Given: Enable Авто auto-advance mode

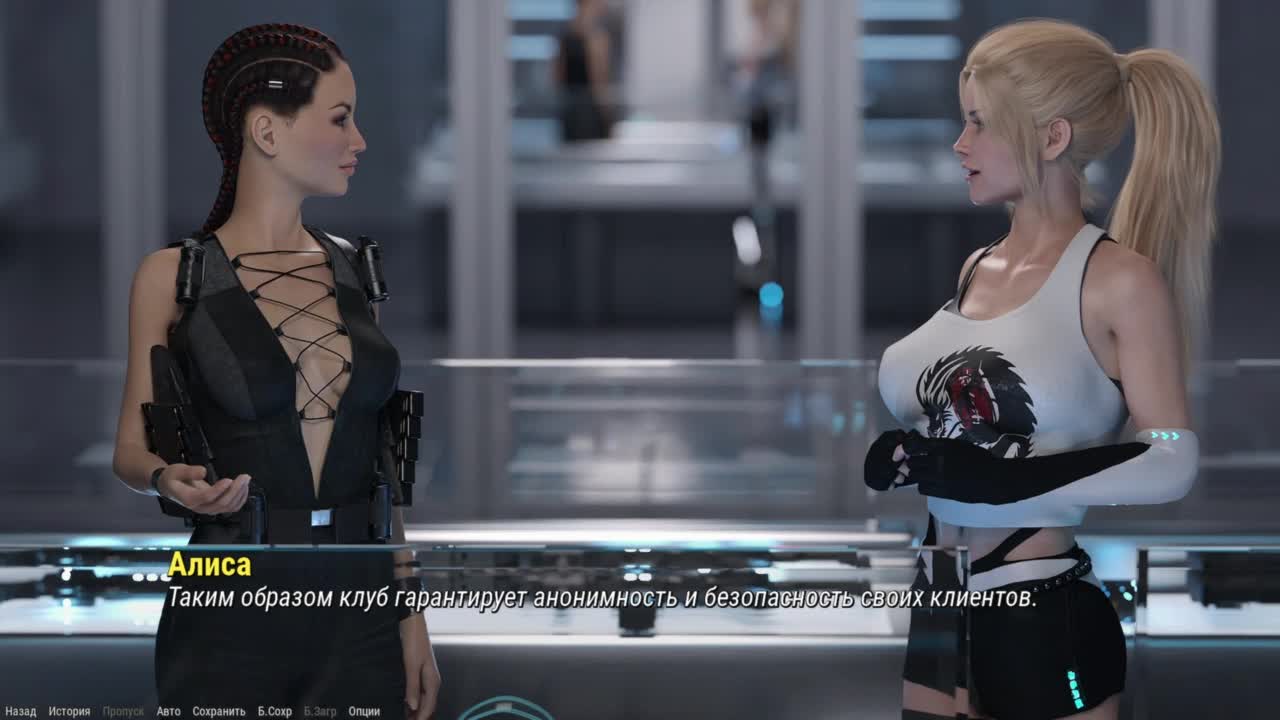Looking at the screenshot, I should click(168, 711).
